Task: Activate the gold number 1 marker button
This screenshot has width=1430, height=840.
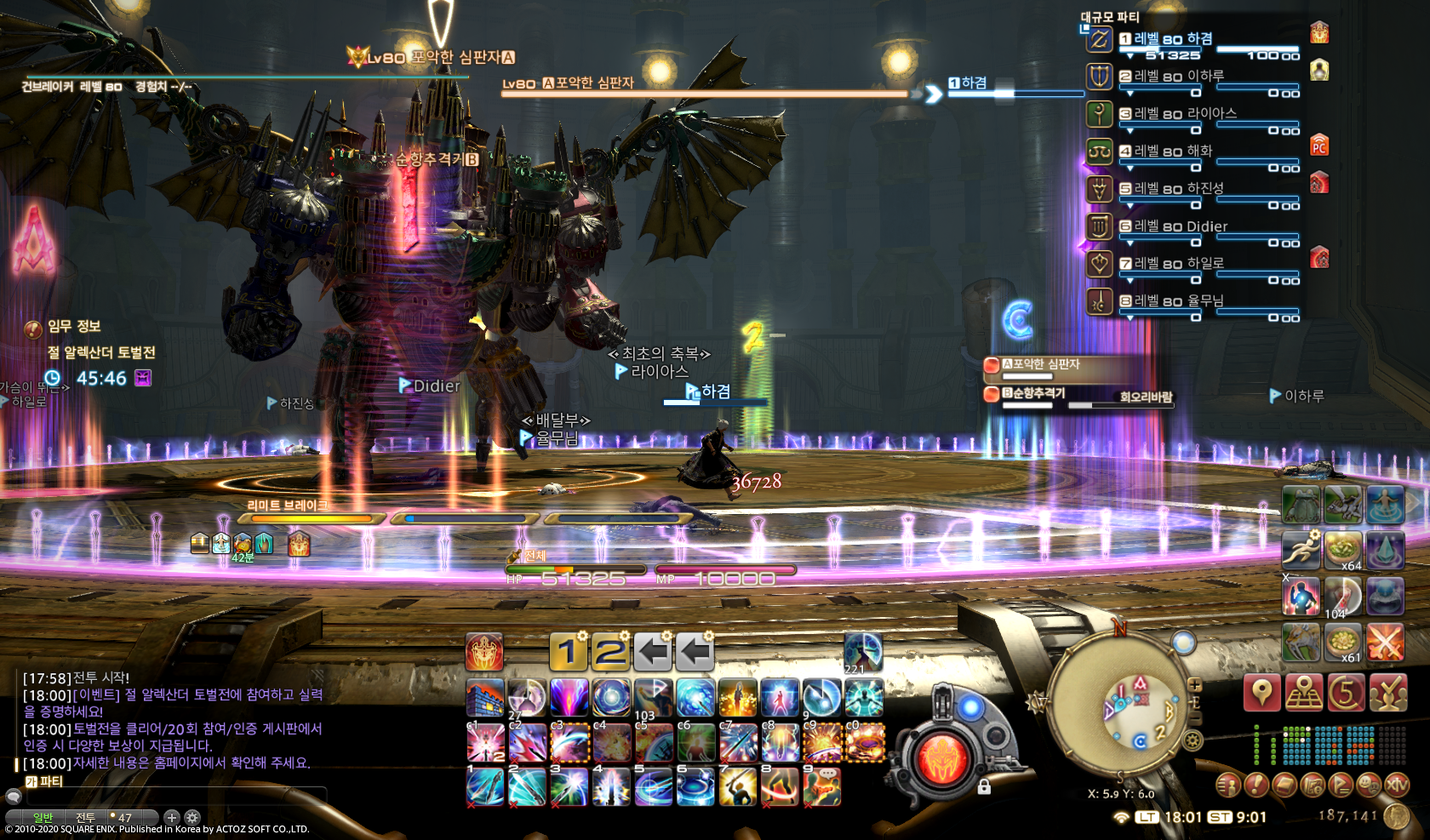Action: [x=568, y=653]
